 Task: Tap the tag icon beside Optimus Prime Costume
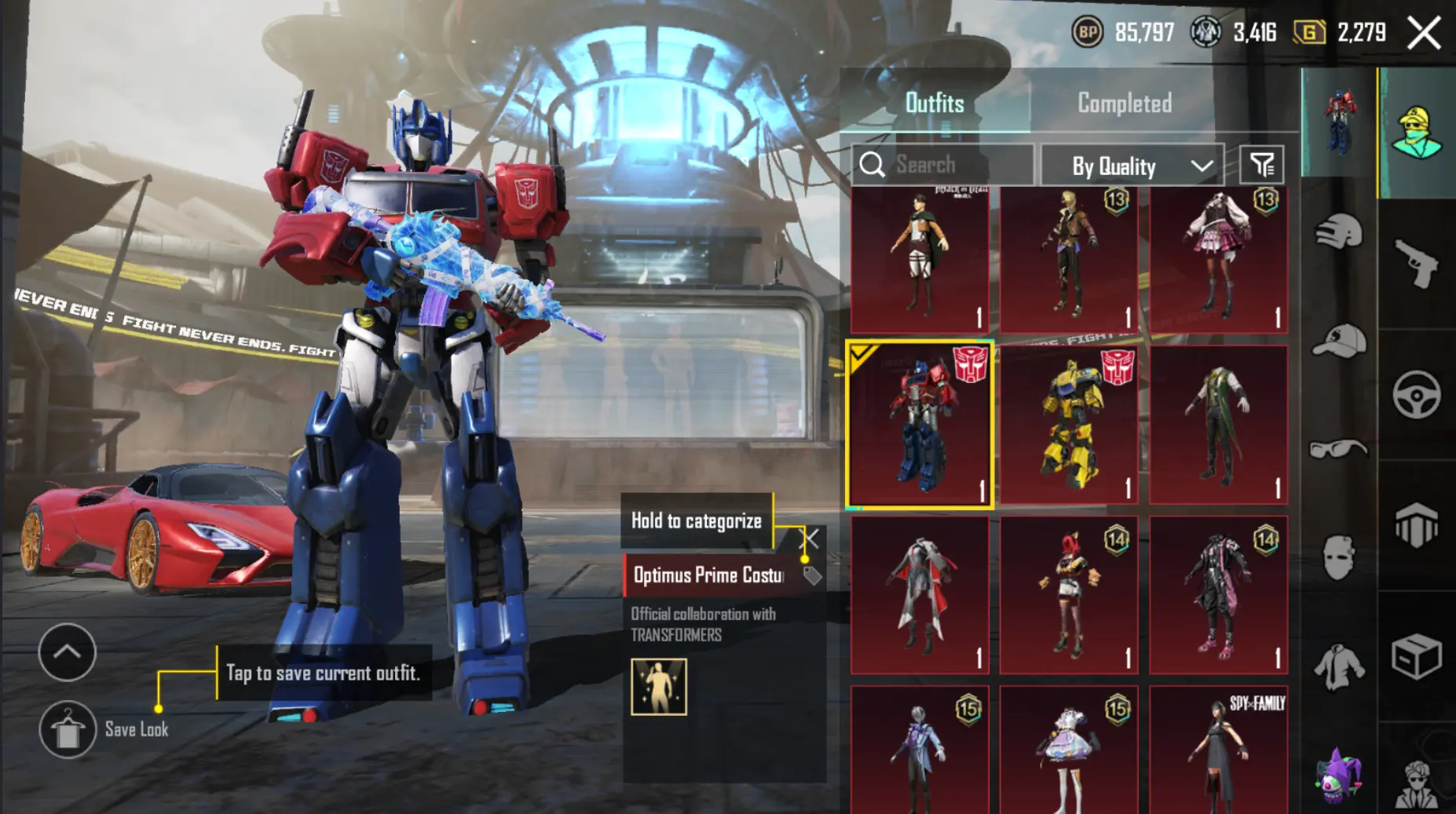point(812,576)
